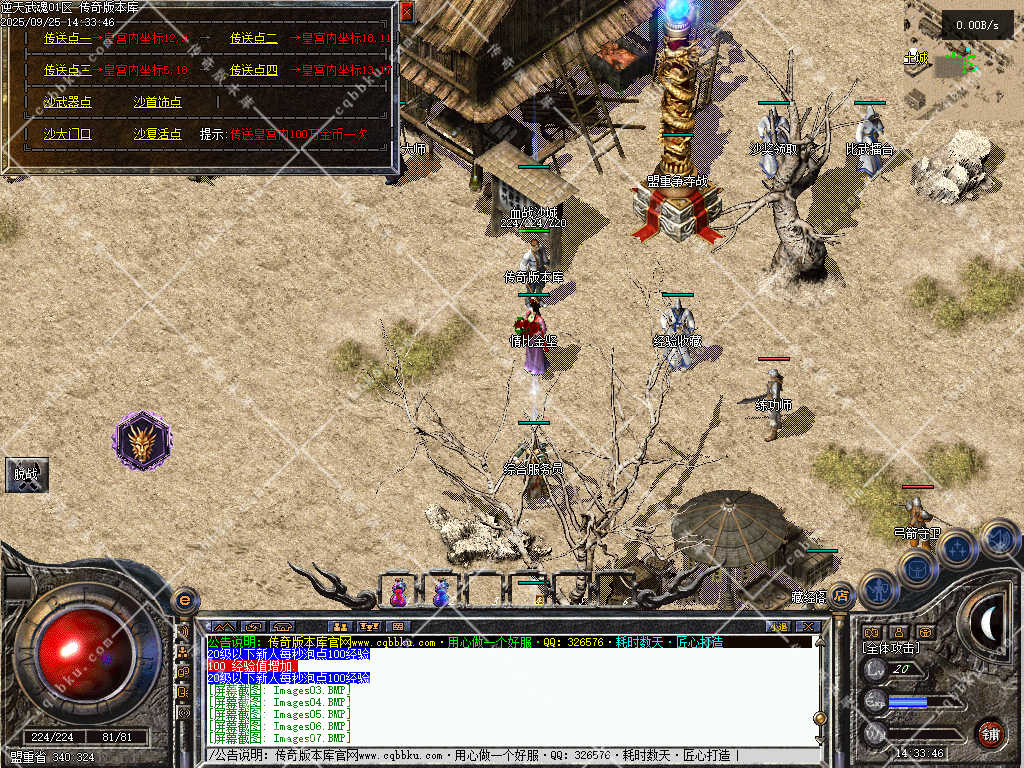Click the round orange 'e' button
1024x768 pixels.
click(184, 600)
